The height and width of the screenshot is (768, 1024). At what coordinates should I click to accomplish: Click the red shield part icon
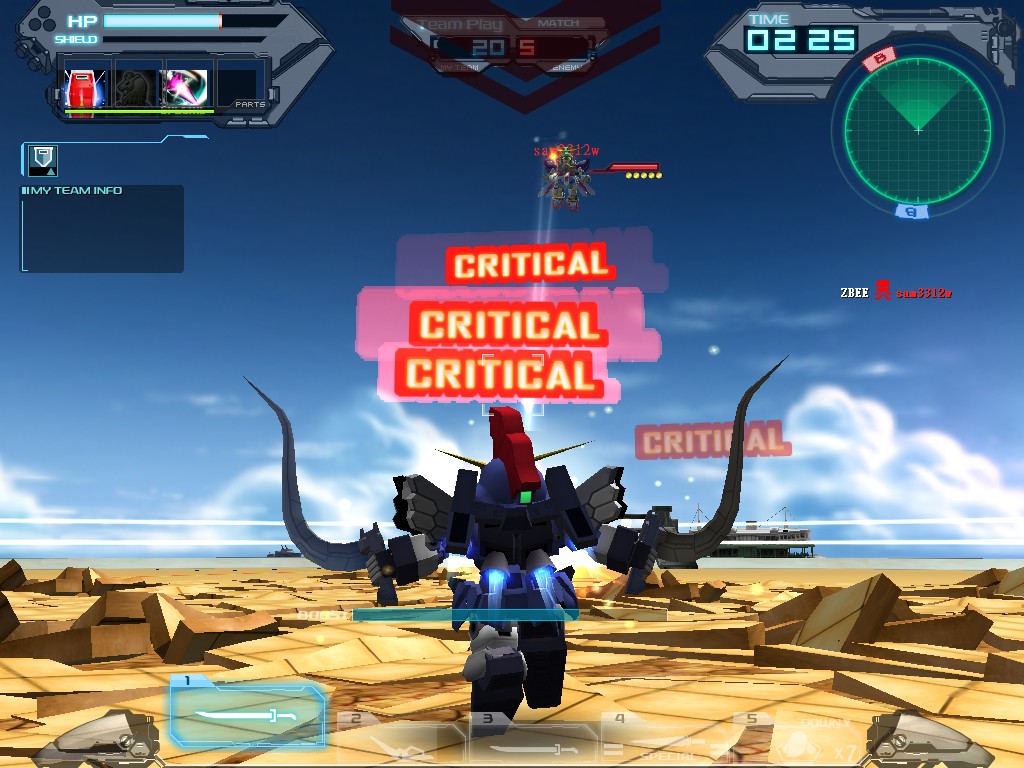pos(84,89)
